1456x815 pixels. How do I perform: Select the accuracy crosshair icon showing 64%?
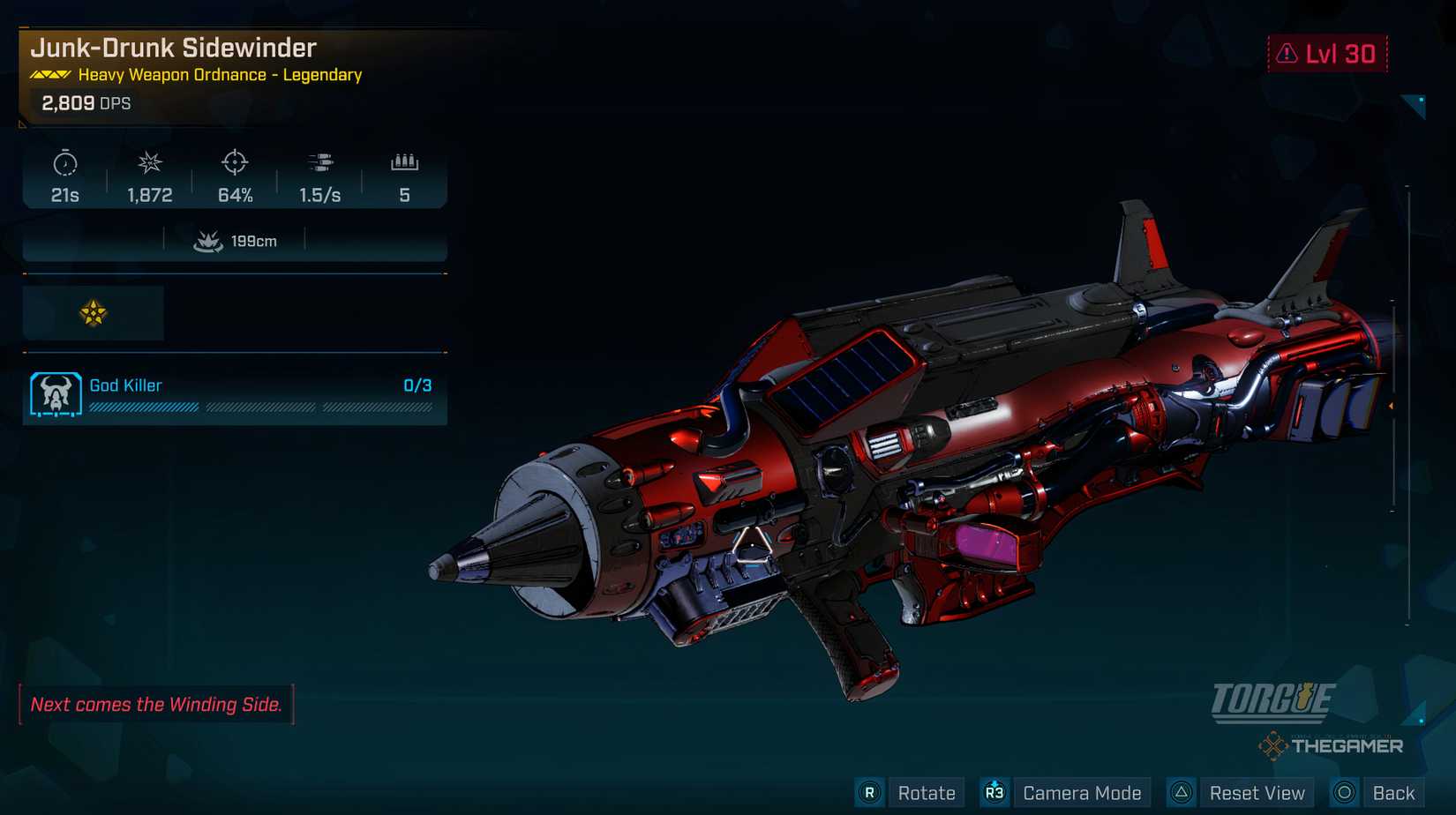coord(235,164)
